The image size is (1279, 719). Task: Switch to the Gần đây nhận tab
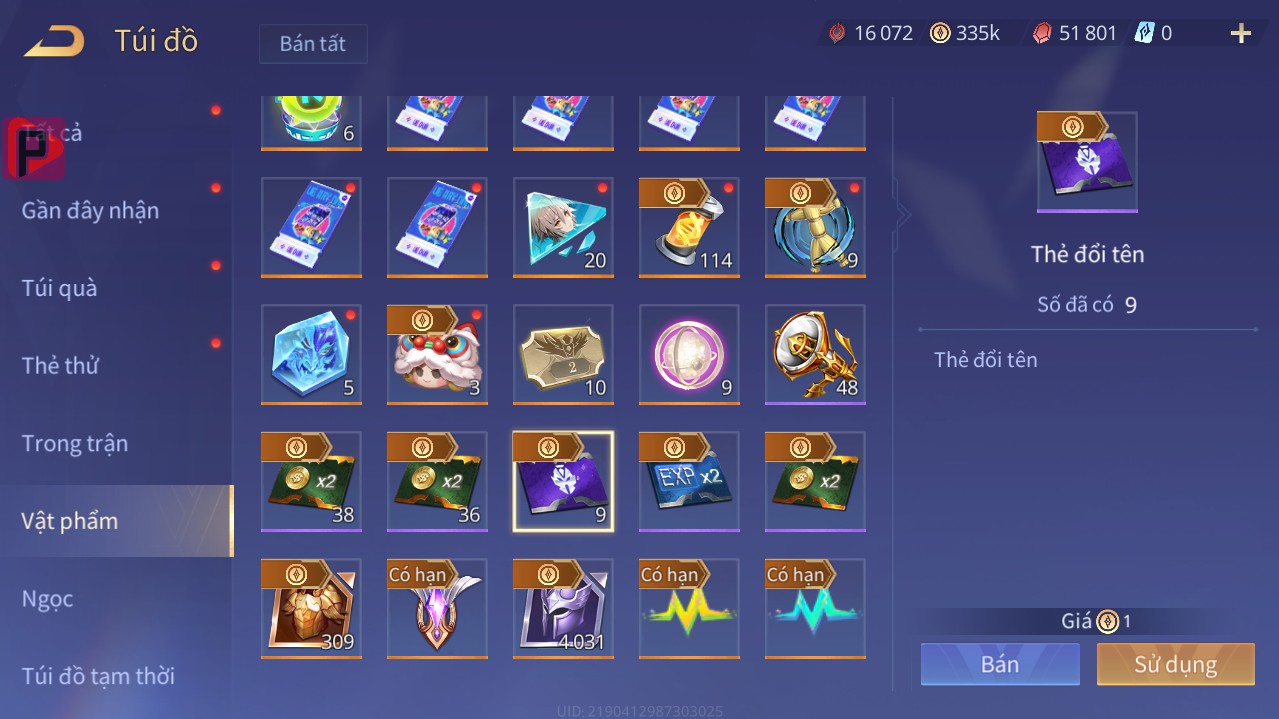pos(90,211)
